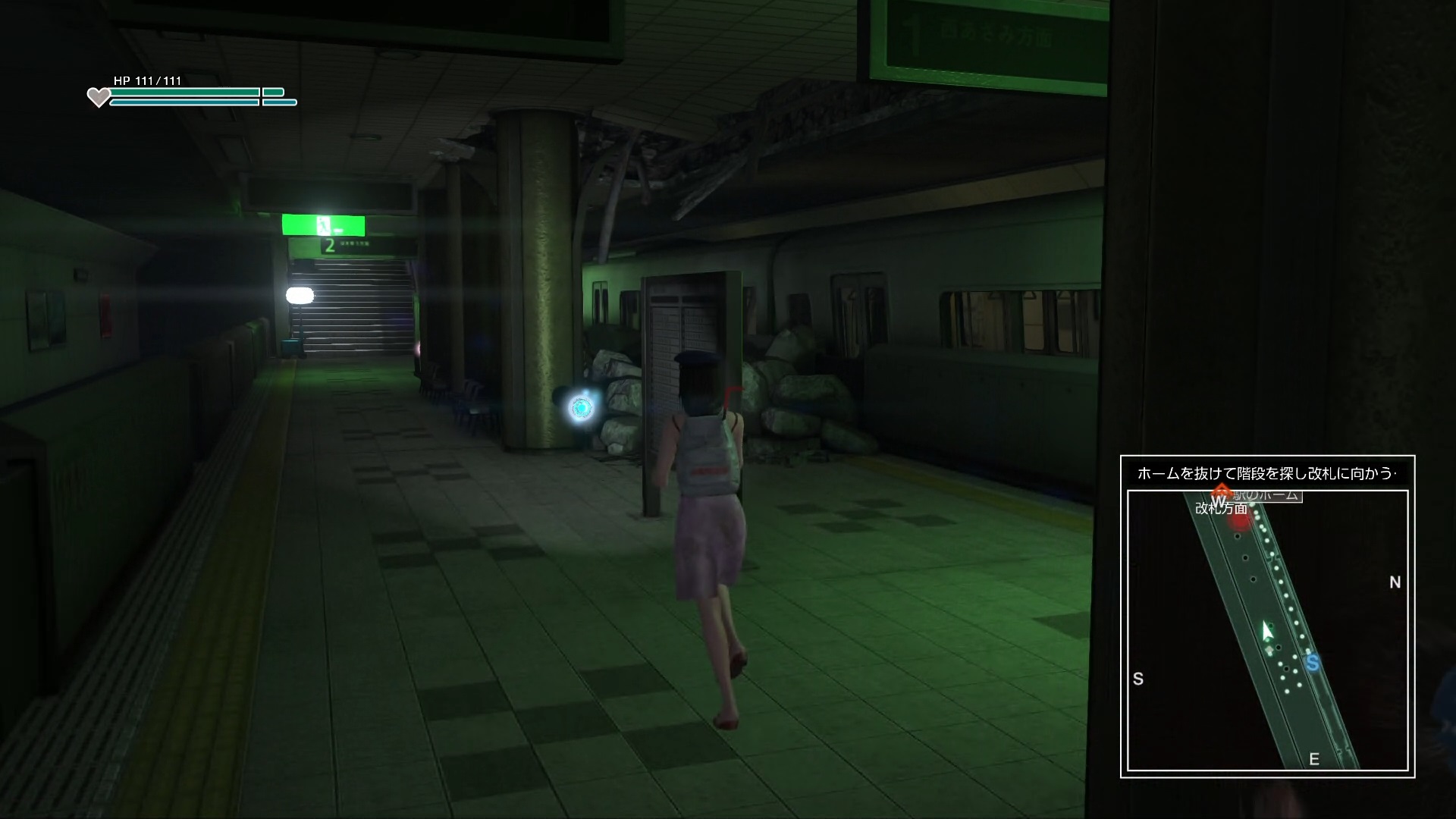The height and width of the screenshot is (819, 1456).
Task: Click the player arrow on the minimap
Action: coord(1266,631)
